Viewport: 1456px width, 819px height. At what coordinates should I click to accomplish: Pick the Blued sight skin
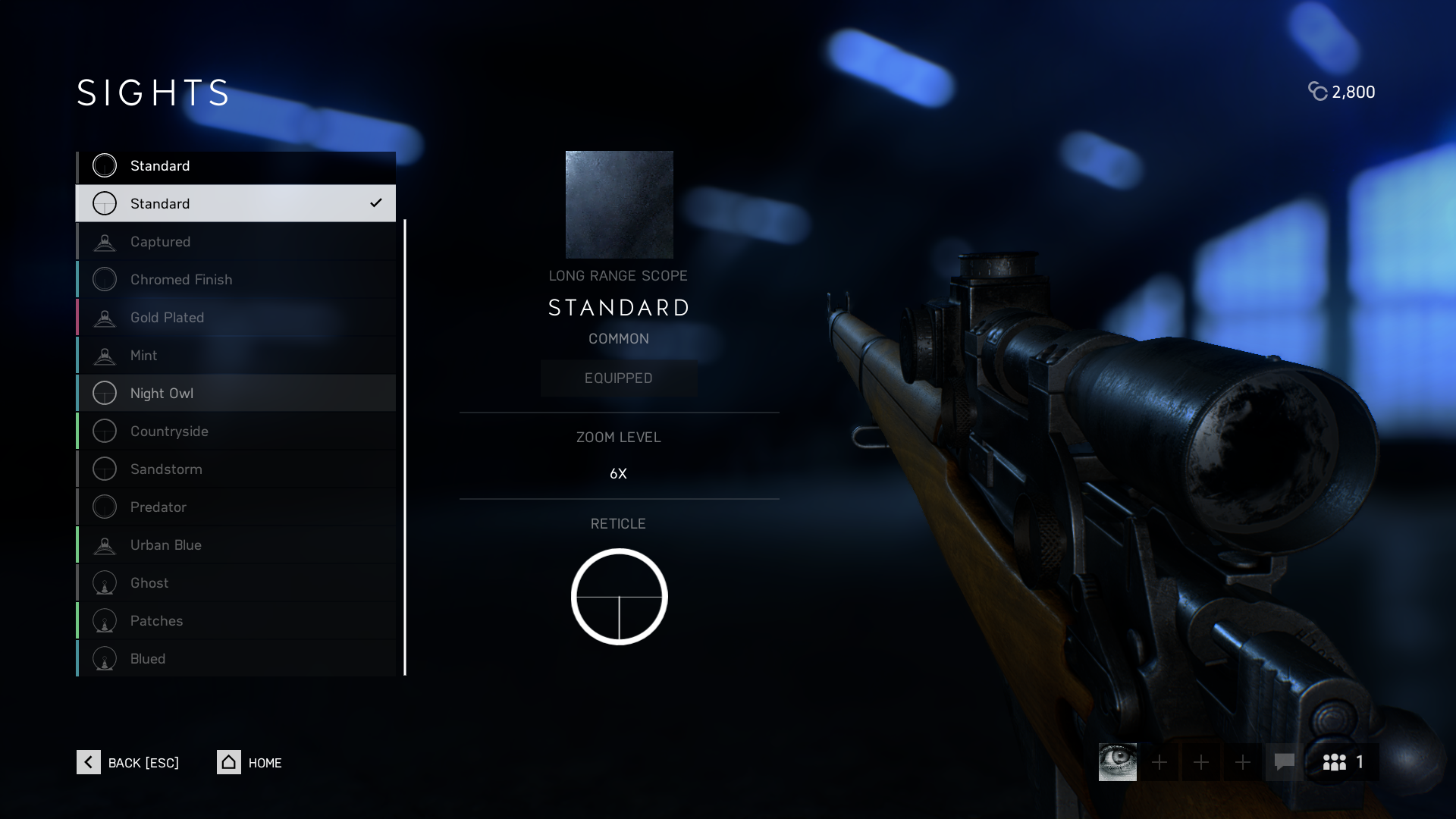(236, 658)
